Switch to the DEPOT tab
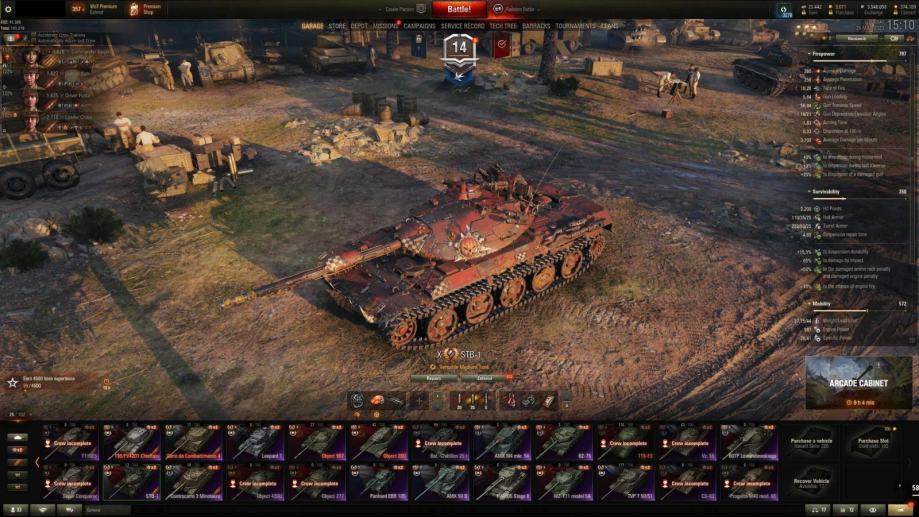The height and width of the screenshot is (517, 919). (x=359, y=26)
